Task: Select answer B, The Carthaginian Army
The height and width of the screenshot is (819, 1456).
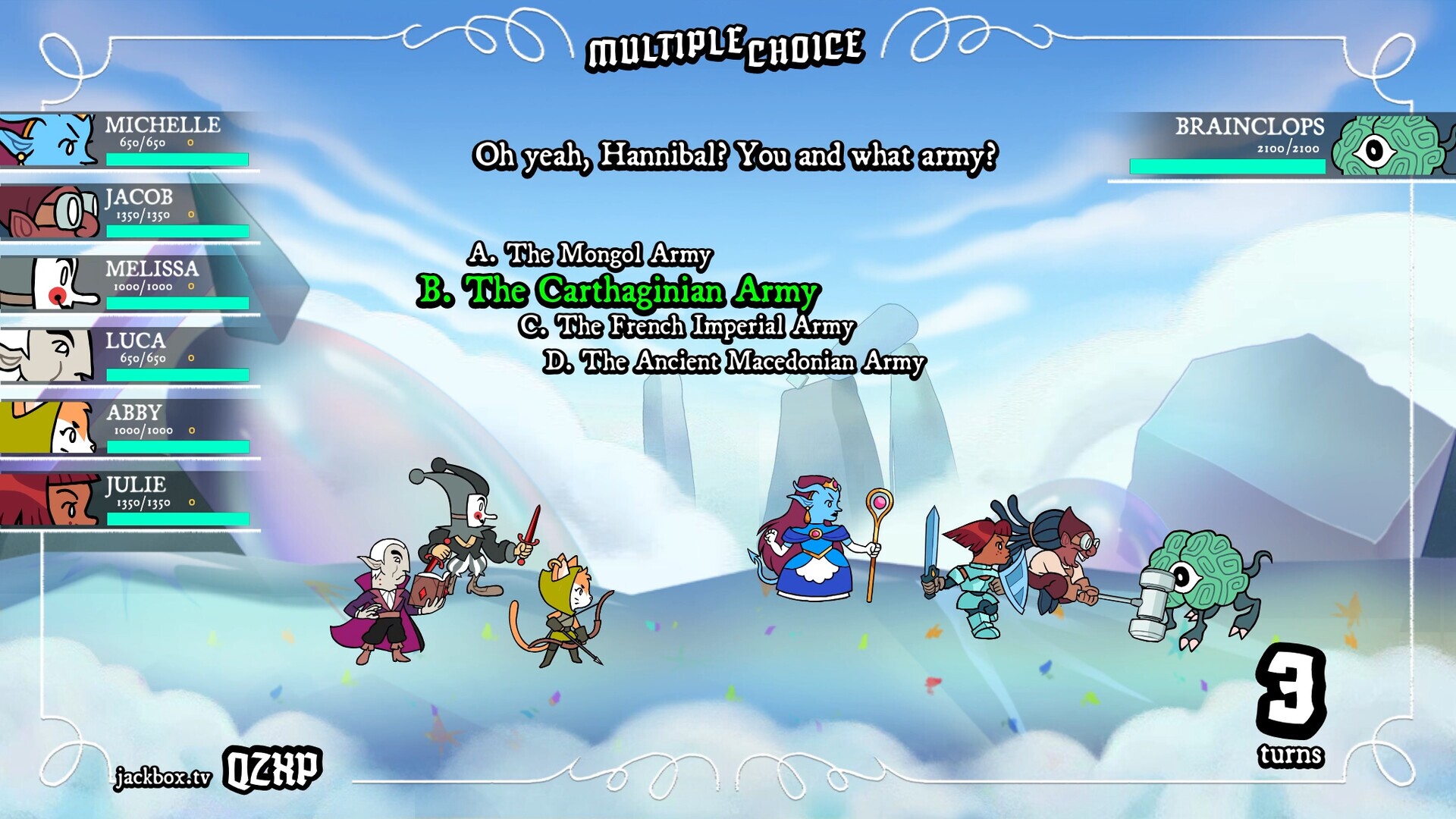Action: (618, 291)
